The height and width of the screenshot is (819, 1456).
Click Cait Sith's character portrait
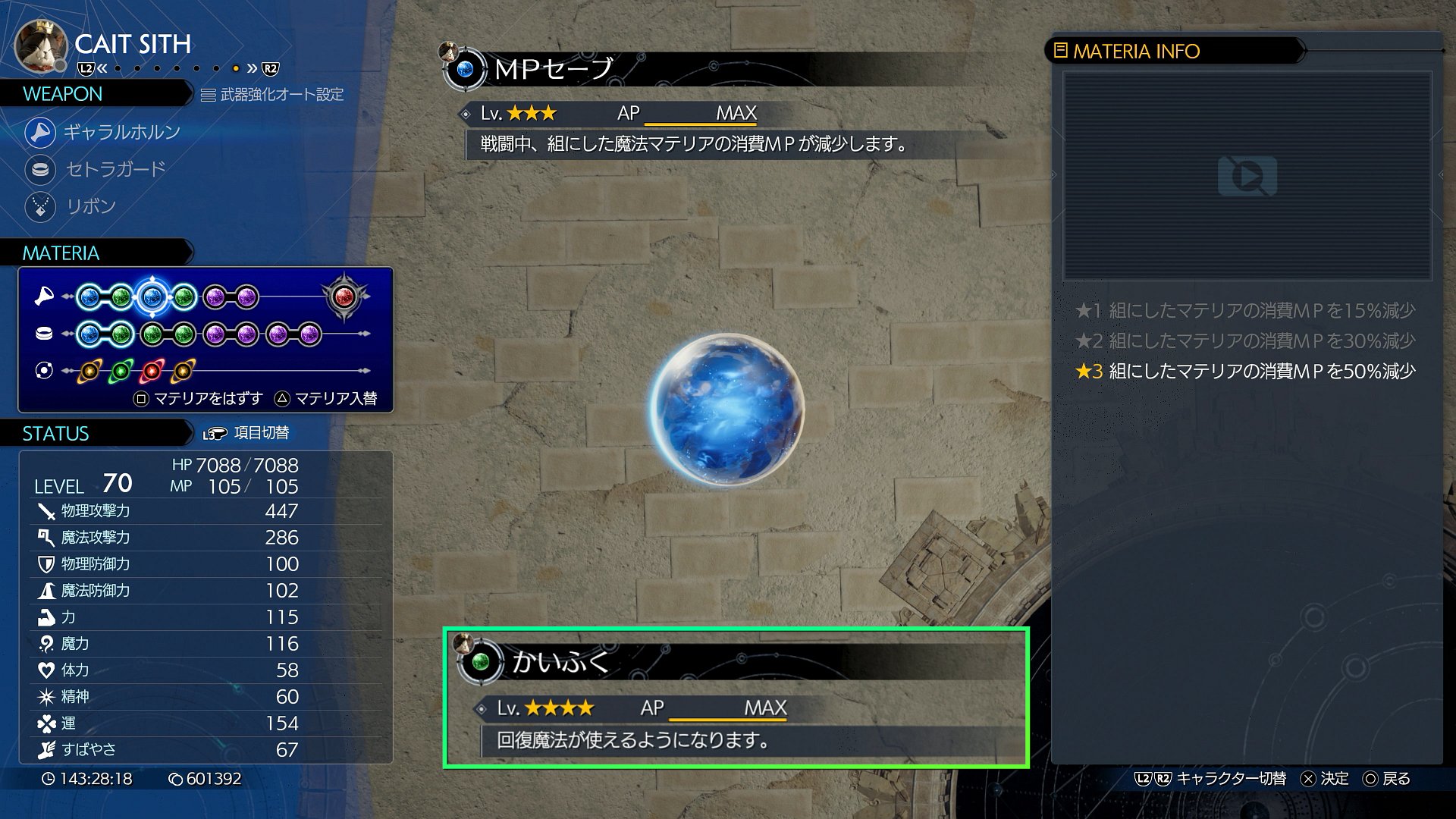[41, 45]
